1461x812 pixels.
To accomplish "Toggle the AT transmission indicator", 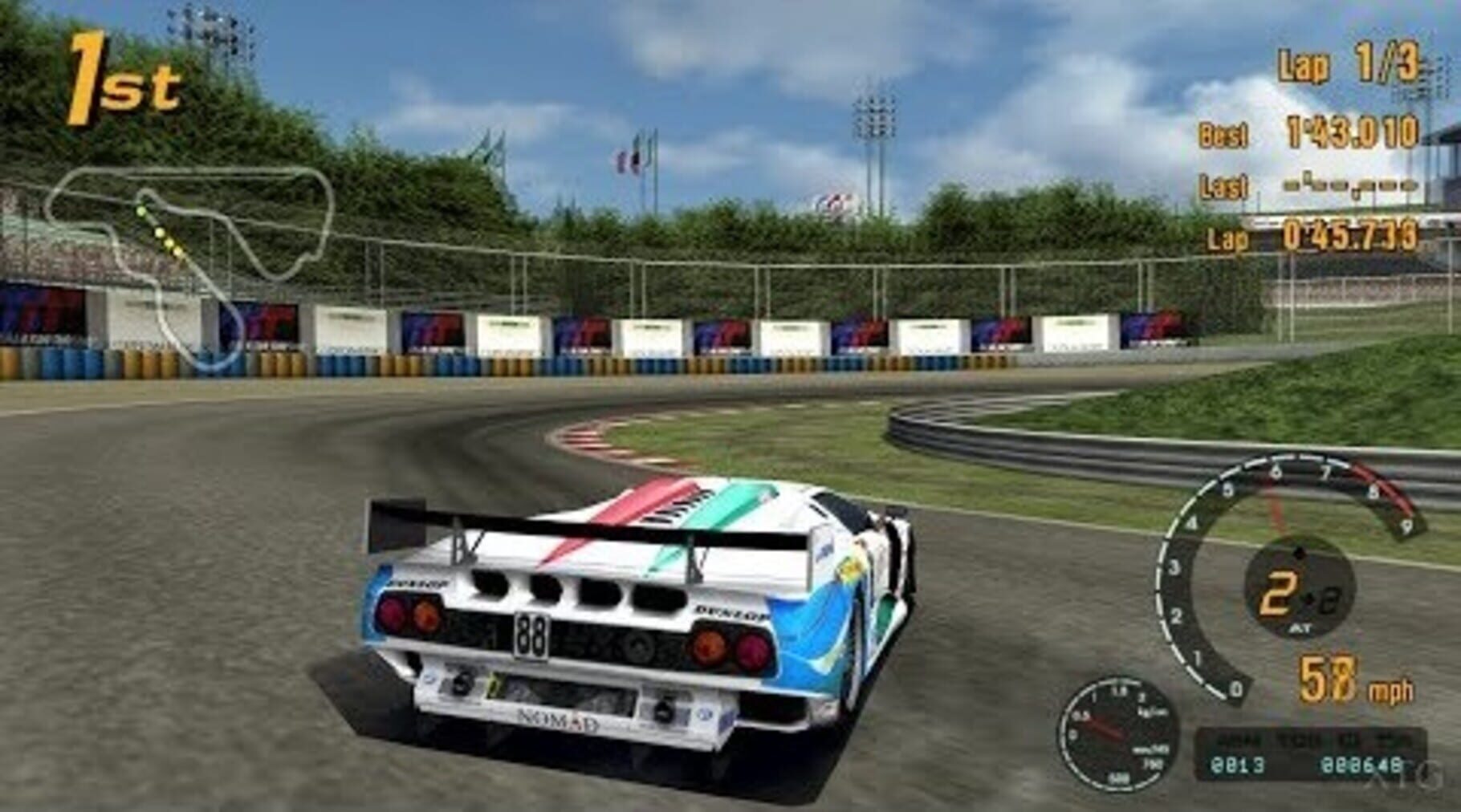I will [x=1300, y=627].
